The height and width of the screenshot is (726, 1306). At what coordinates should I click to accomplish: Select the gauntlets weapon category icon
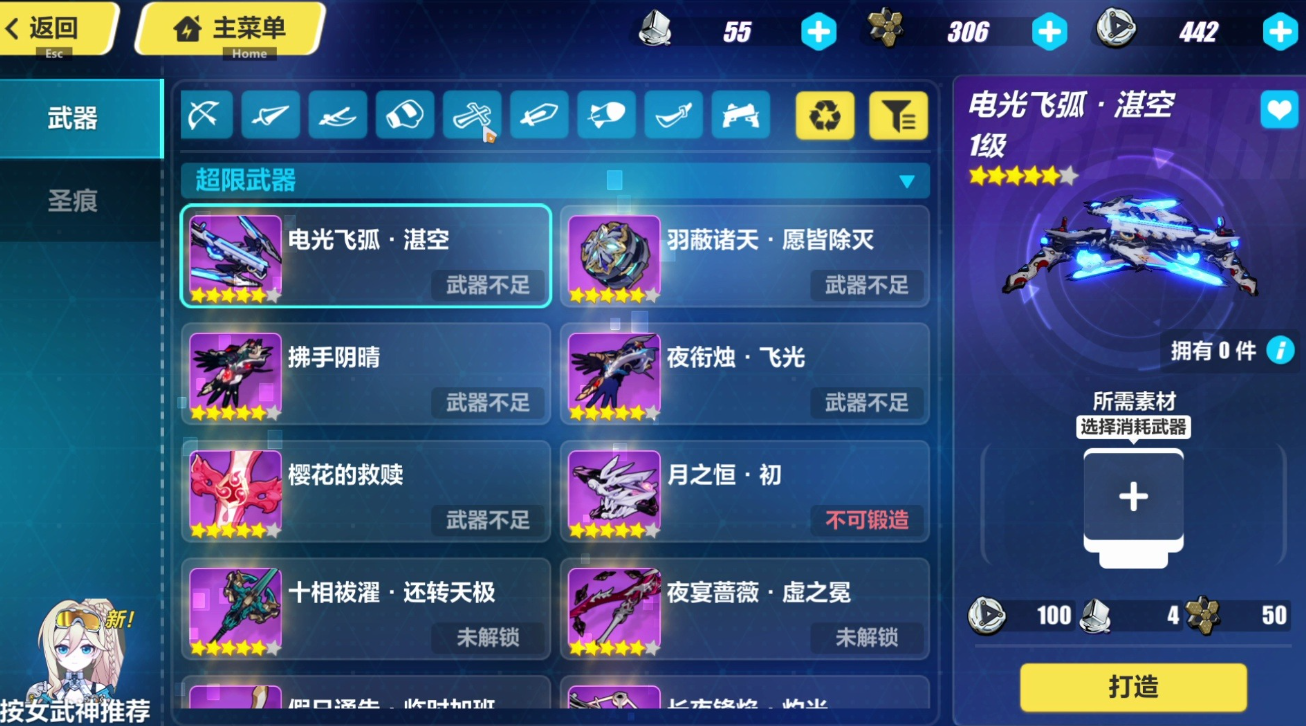click(x=404, y=114)
